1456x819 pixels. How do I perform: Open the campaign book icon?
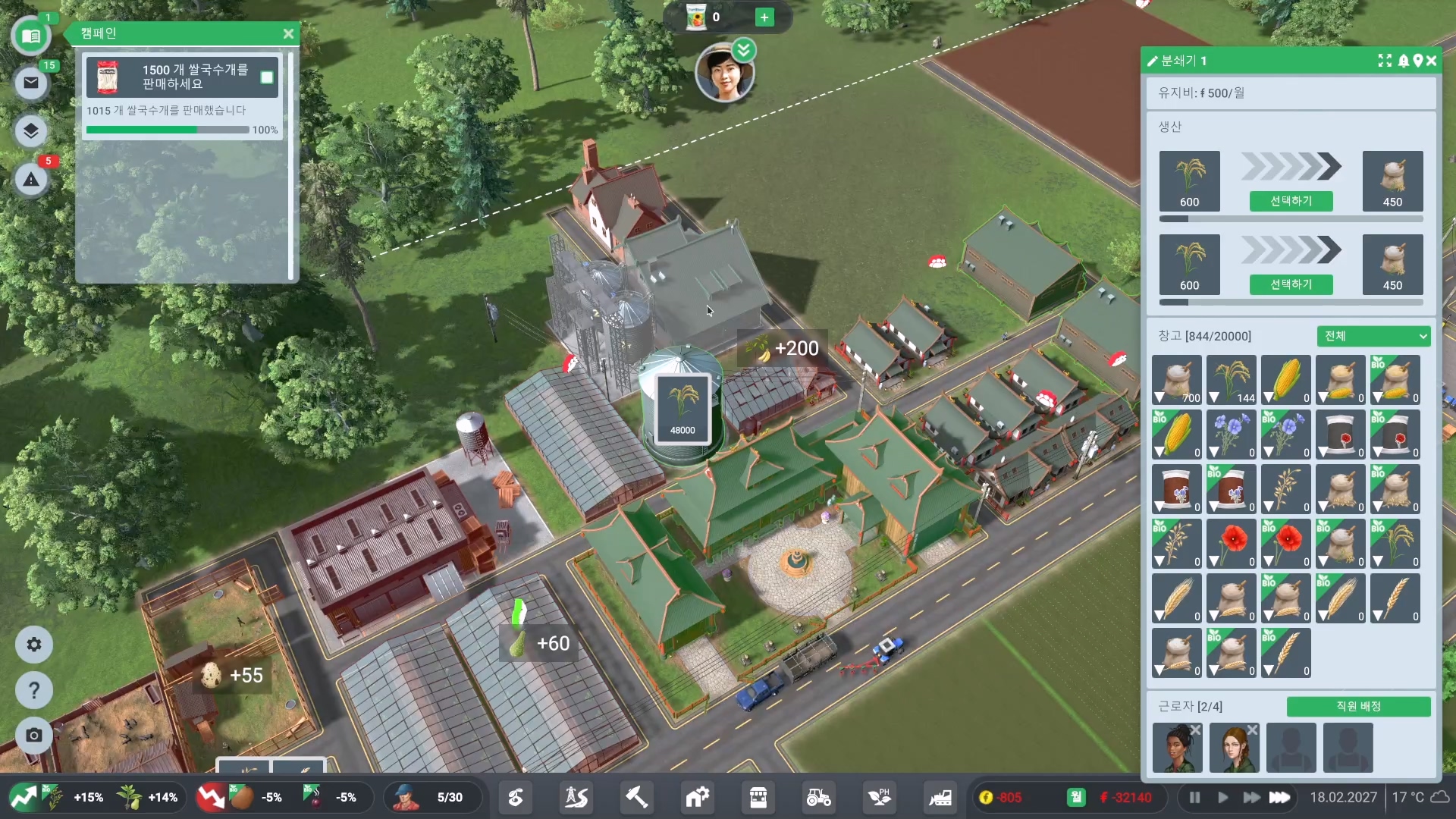(x=31, y=36)
